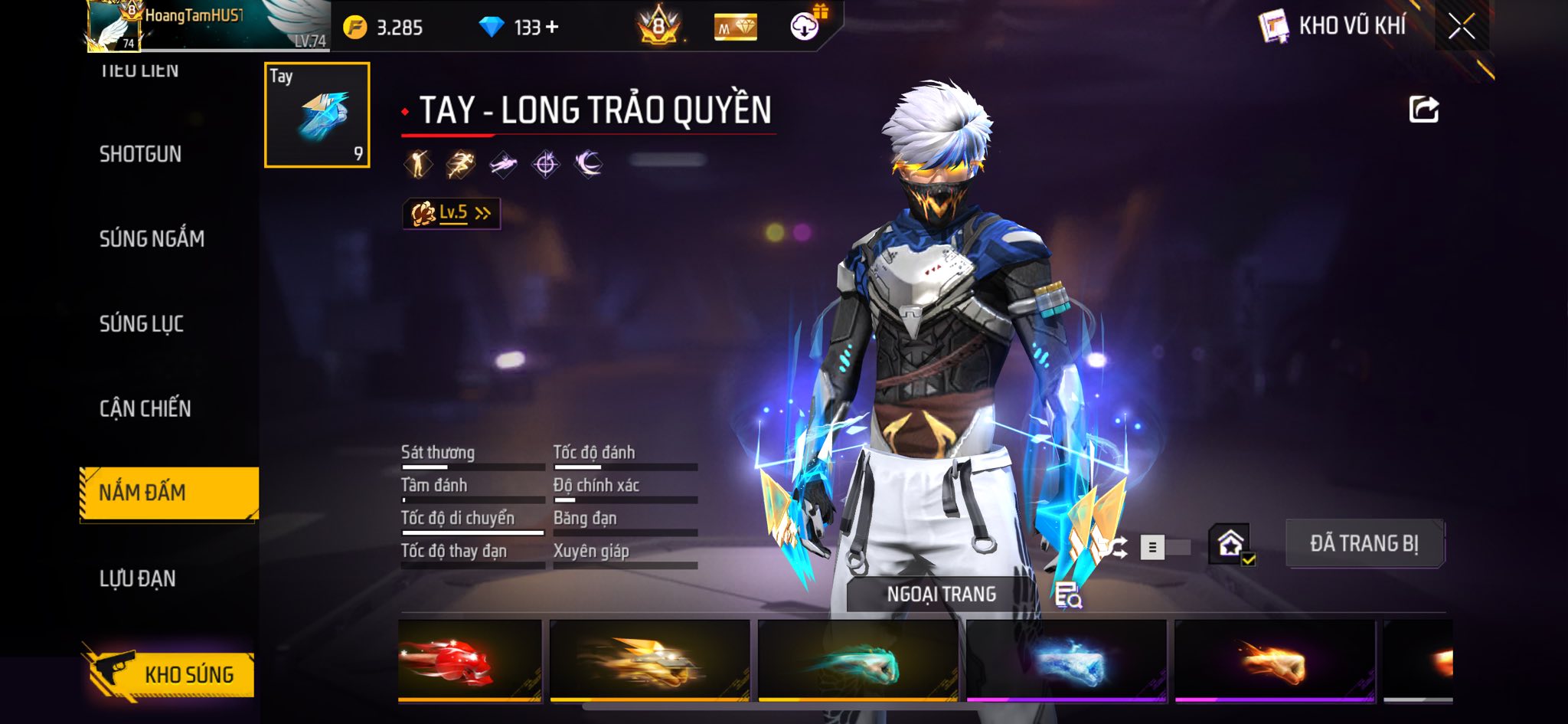Select the Tay fist item slot

(x=317, y=115)
